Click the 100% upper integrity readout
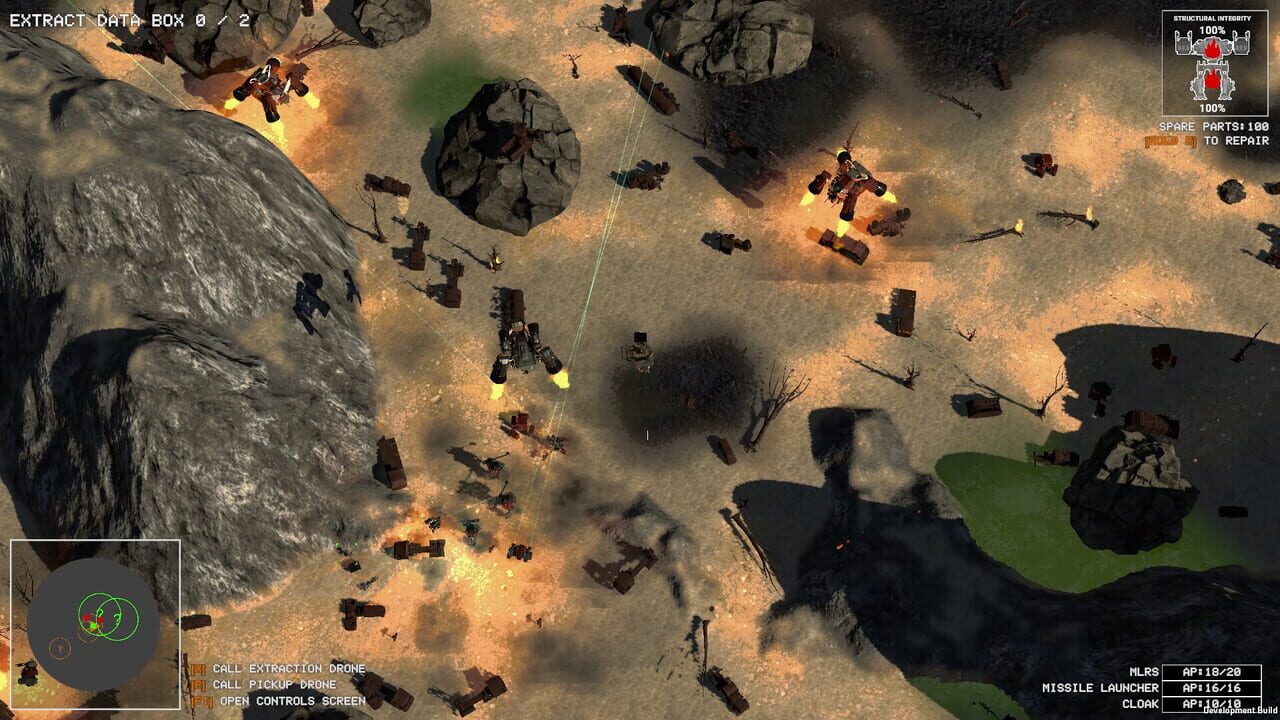This screenshot has width=1280, height=720. point(1213,30)
